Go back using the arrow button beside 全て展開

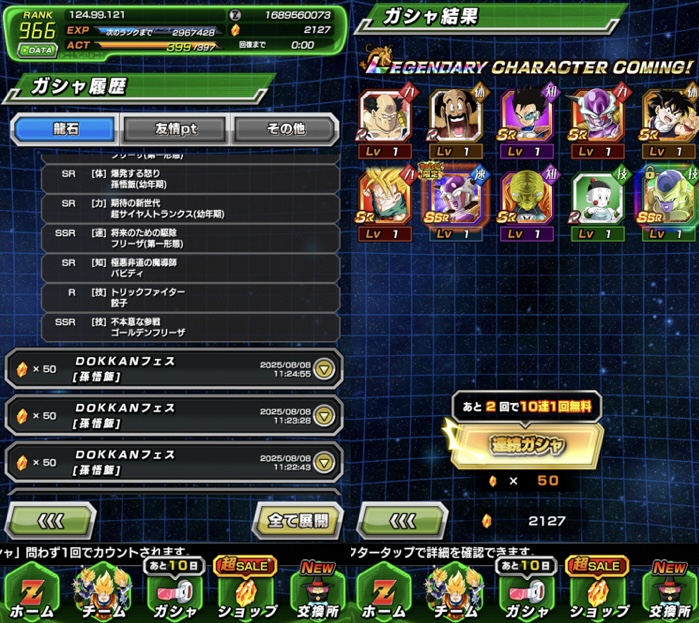(x=50, y=520)
